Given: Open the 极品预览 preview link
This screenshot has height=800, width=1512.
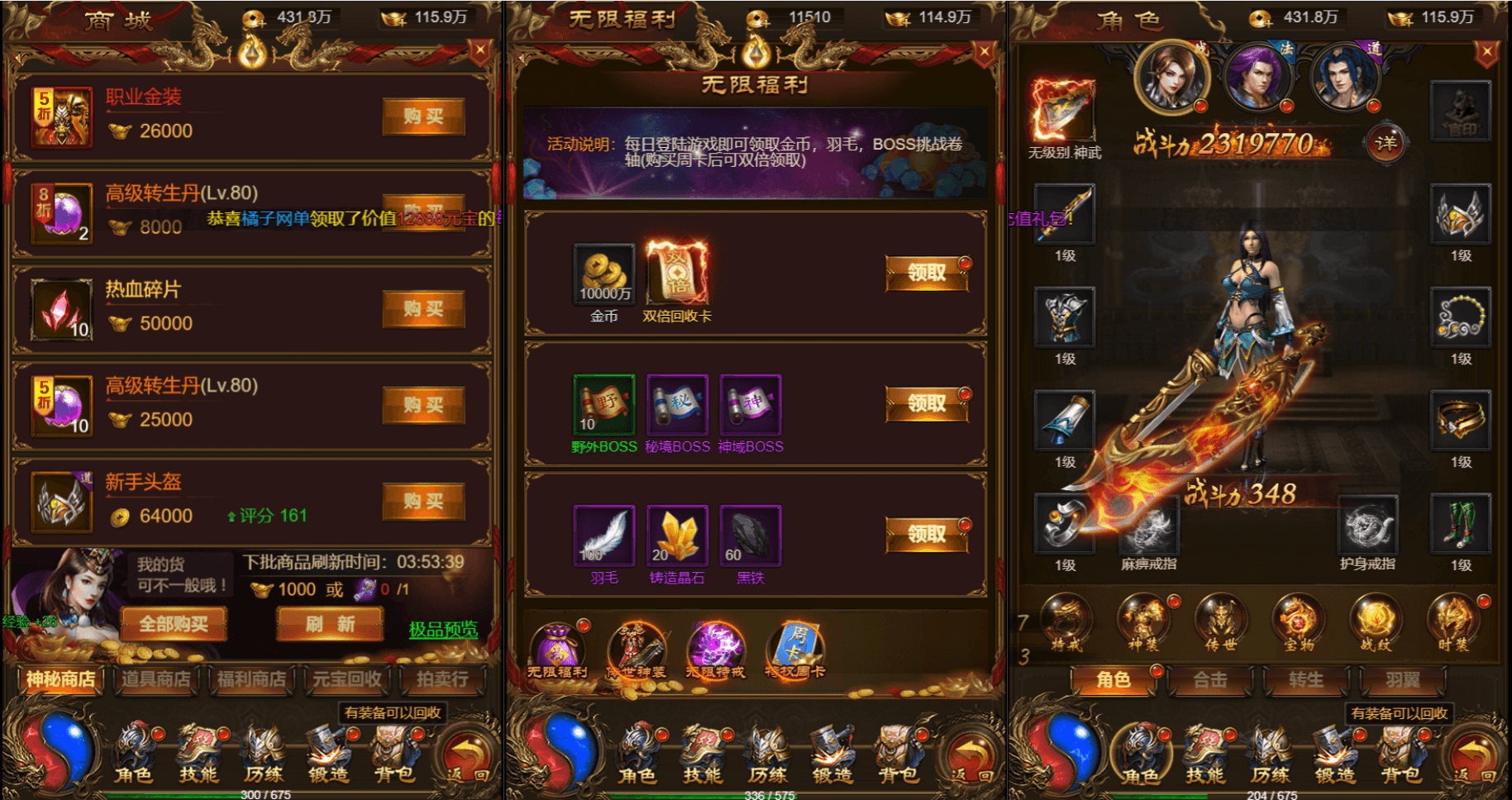Looking at the screenshot, I should click(445, 630).
